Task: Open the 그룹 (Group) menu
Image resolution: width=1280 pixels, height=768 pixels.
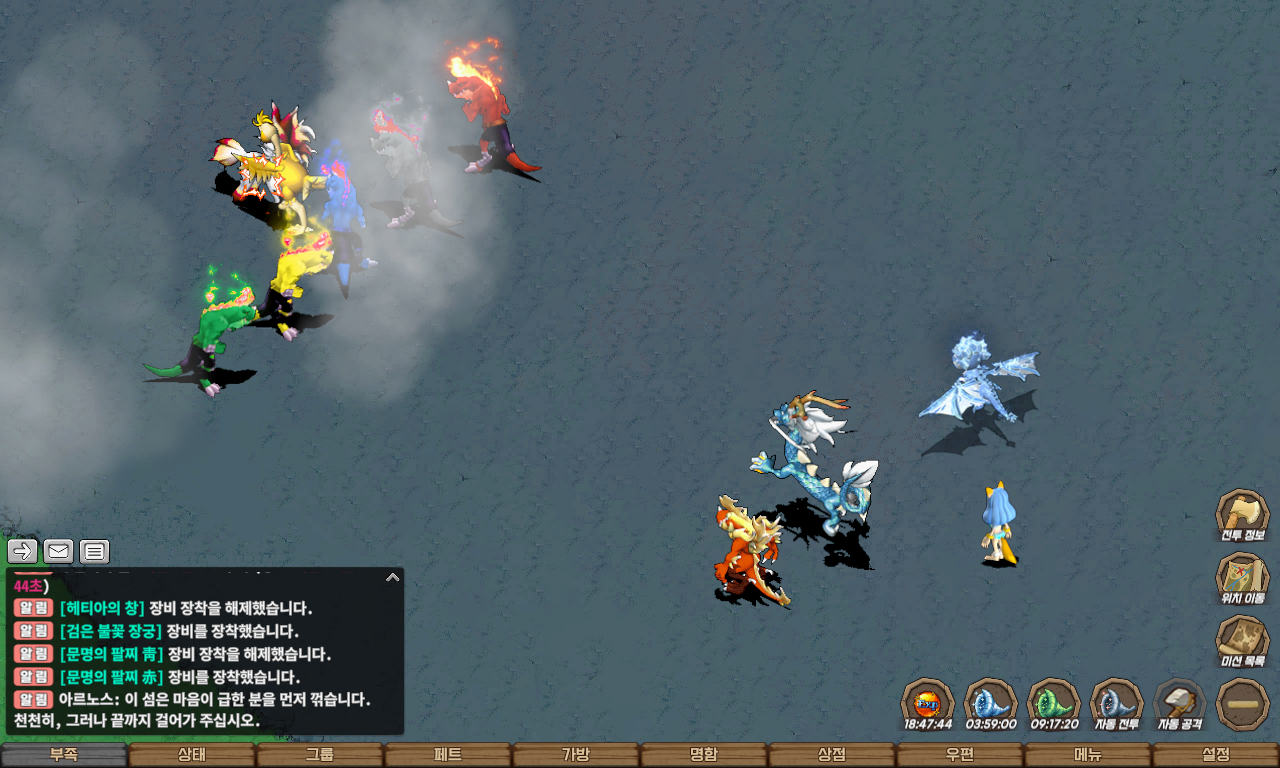Action: (320, 755)
